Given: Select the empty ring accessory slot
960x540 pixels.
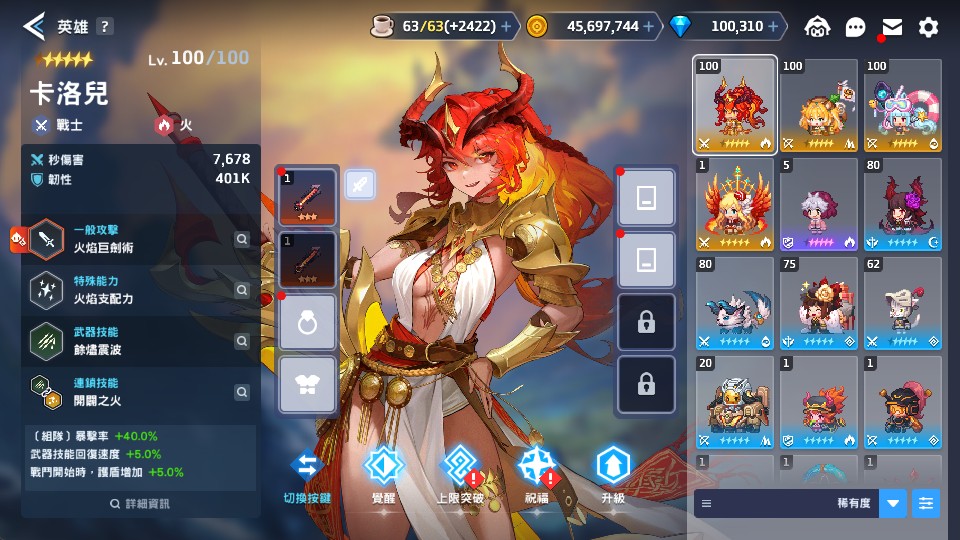Looking at the screenshot, I should coord(307,322).
